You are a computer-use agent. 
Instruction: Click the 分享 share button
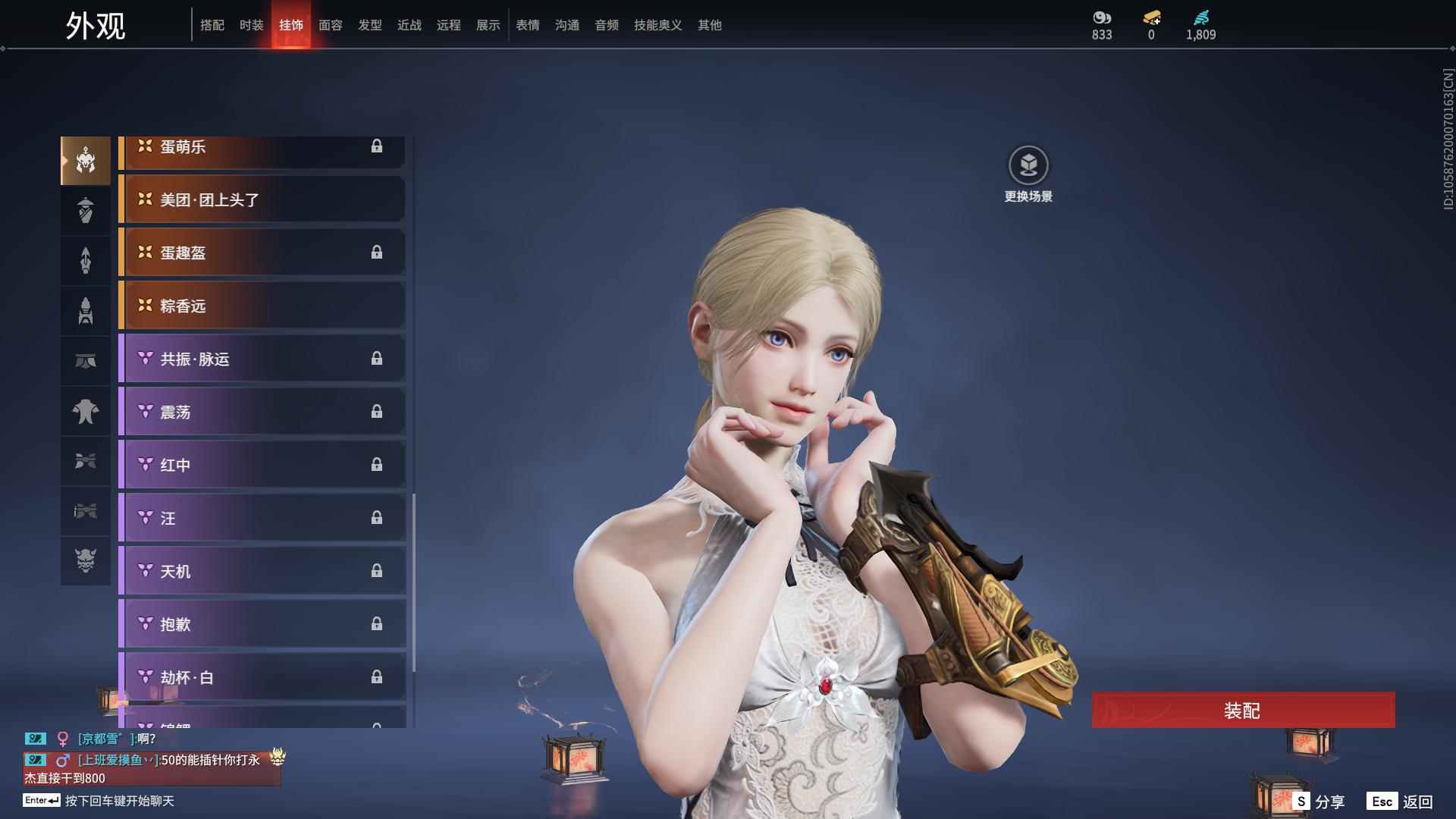(x=1319, y=802)
